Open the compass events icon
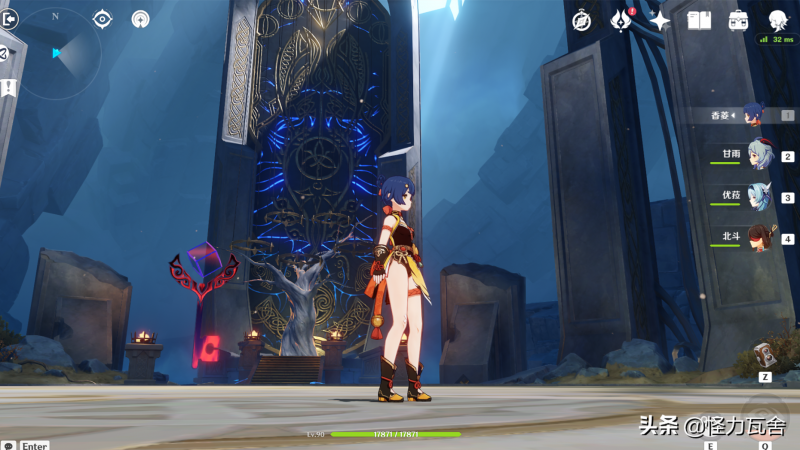This screenshot has height=450, width=800. pos(582,20)
